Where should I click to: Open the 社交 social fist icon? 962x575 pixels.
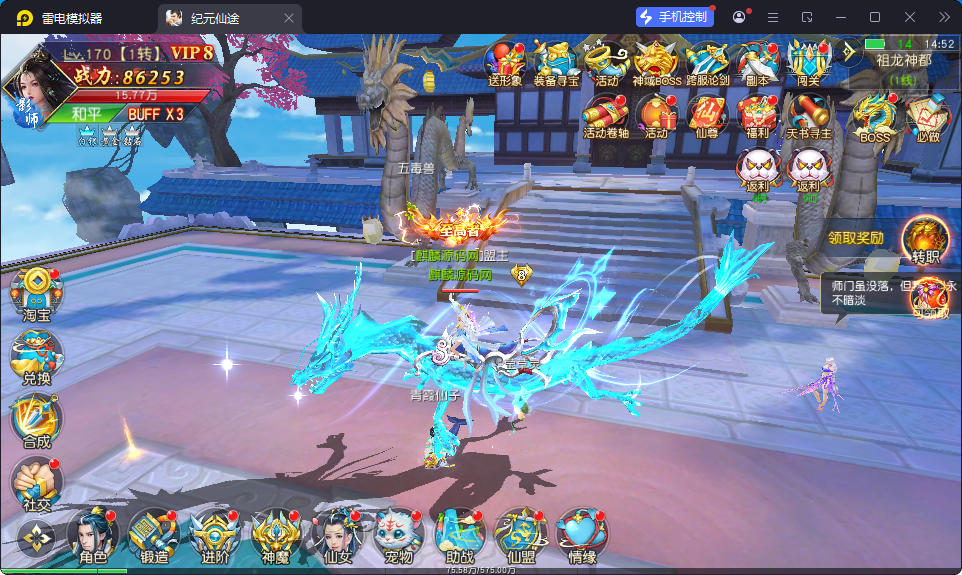[38, 483]
